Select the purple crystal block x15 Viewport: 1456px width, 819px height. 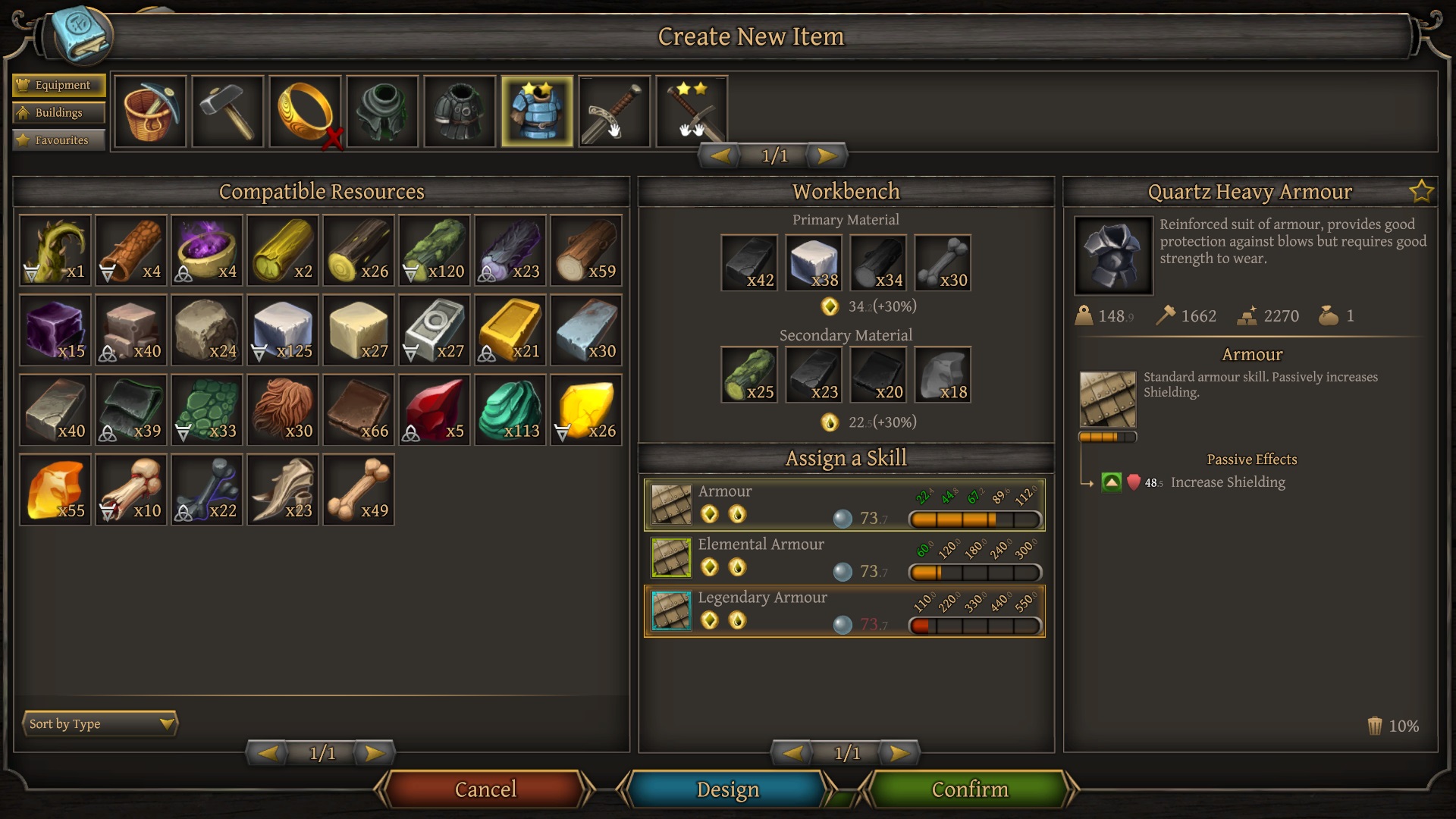click(x=55, y=331)
